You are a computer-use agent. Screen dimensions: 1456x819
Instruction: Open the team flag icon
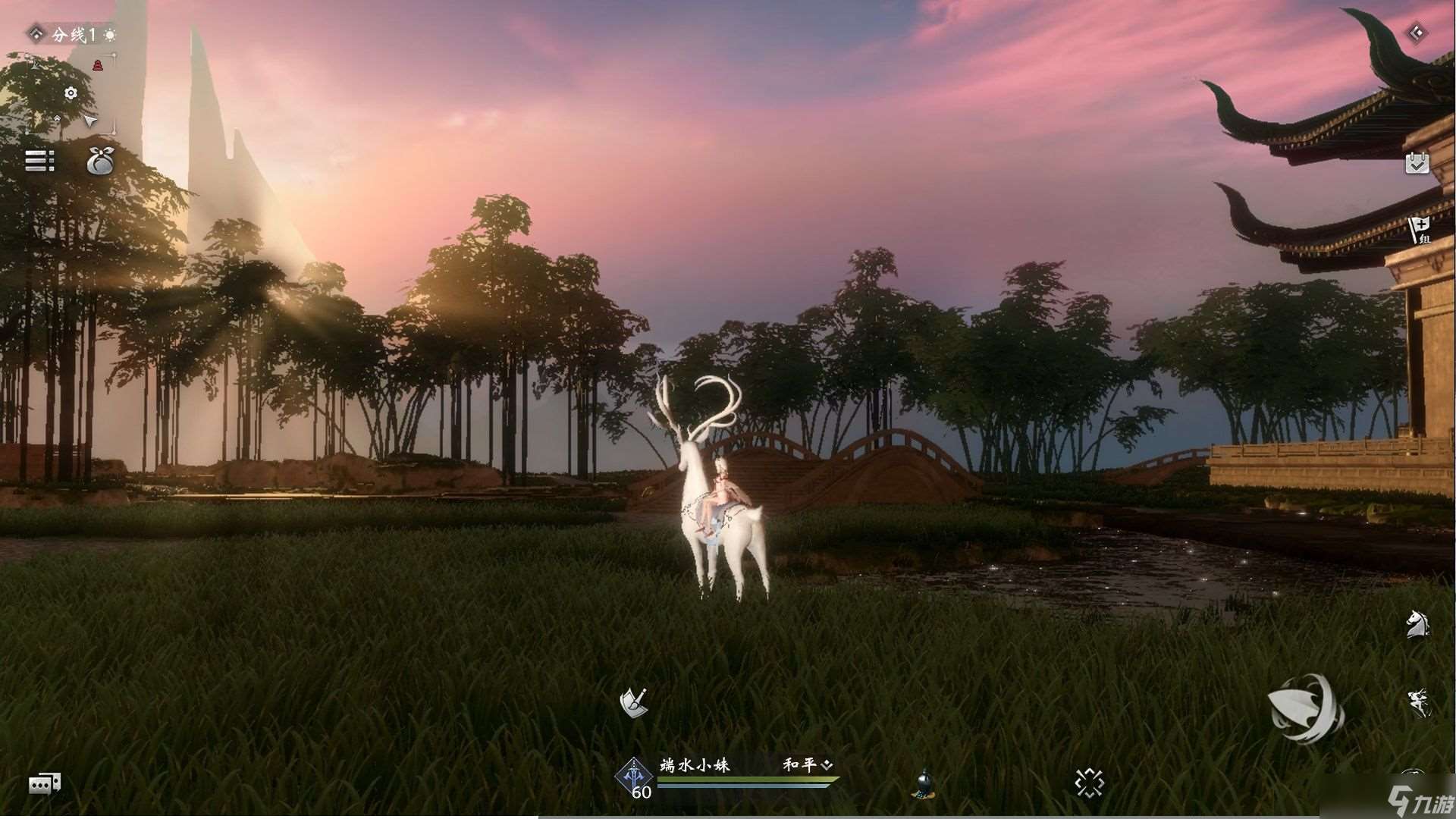coord(1418,229)
